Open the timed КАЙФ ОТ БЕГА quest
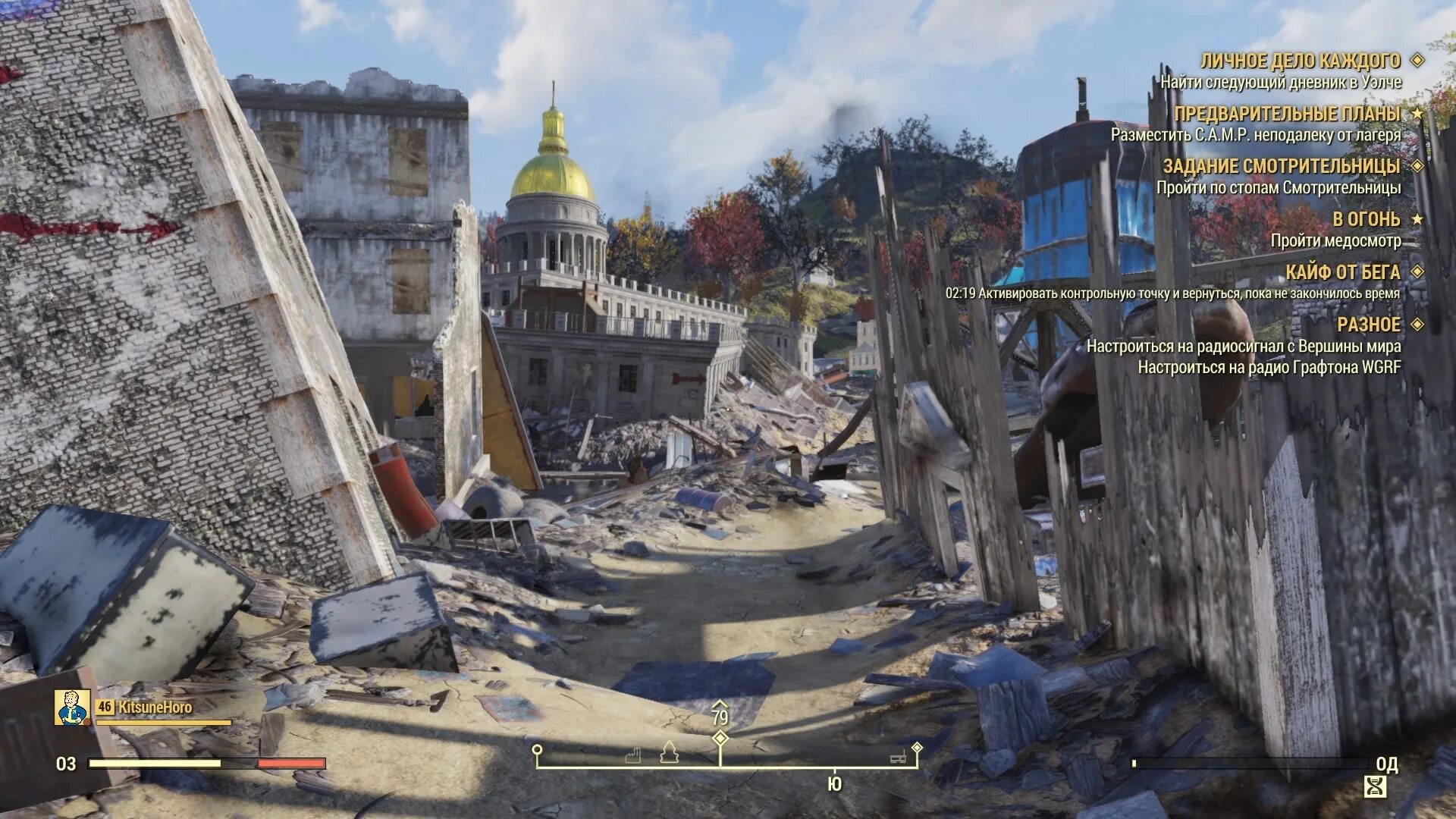This screenshot has width=1456, height=819. pos(1342,271)
